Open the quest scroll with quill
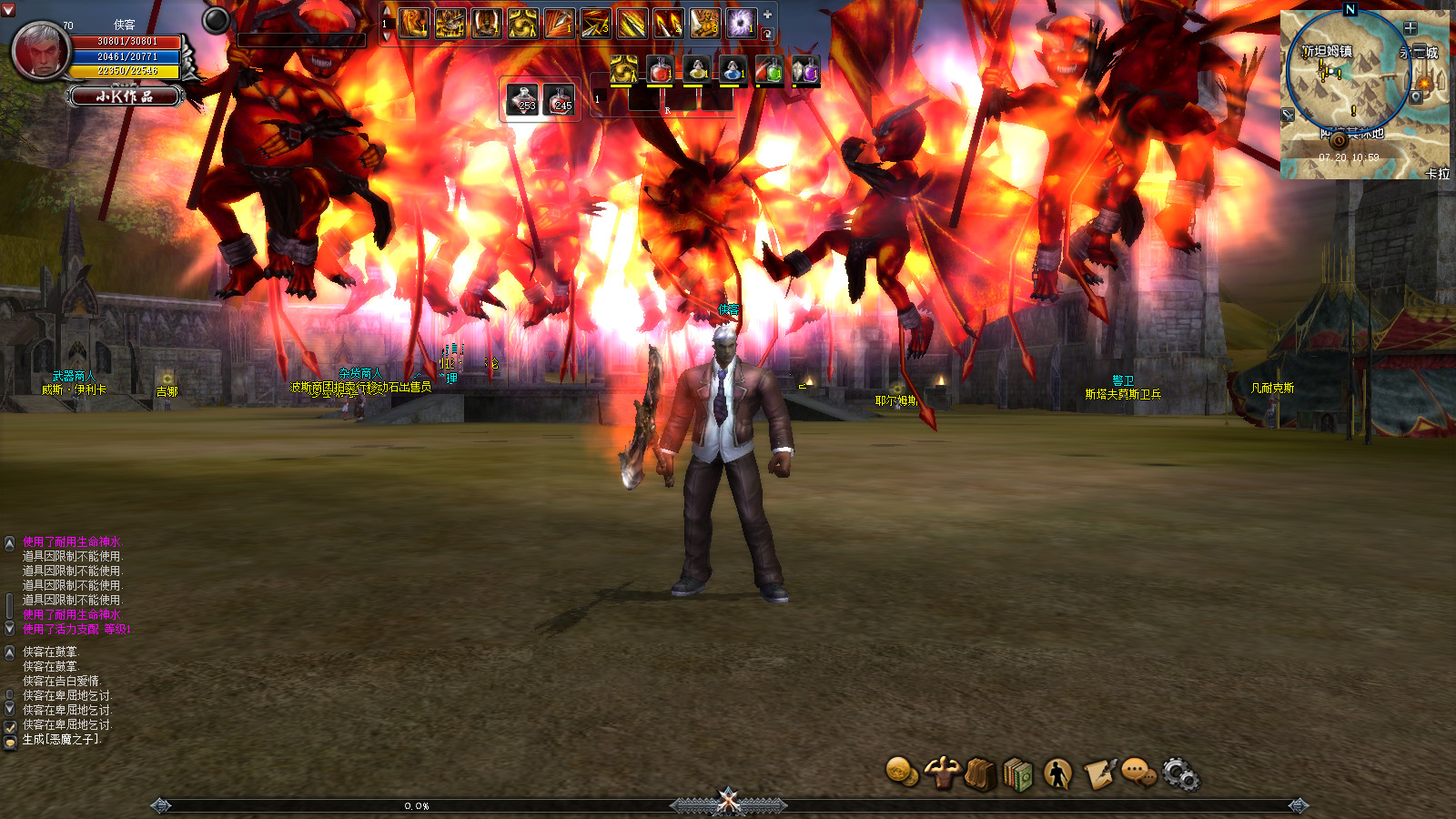 (x=1098, y=774)
